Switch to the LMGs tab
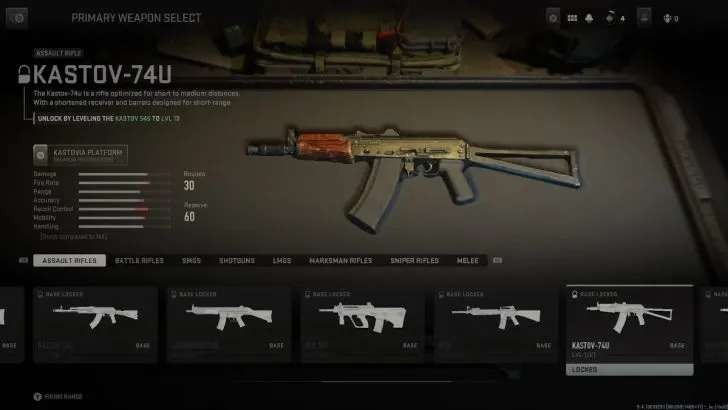Image resolution: width=728 pixels, height=410 pixels. tap(282, 260)
